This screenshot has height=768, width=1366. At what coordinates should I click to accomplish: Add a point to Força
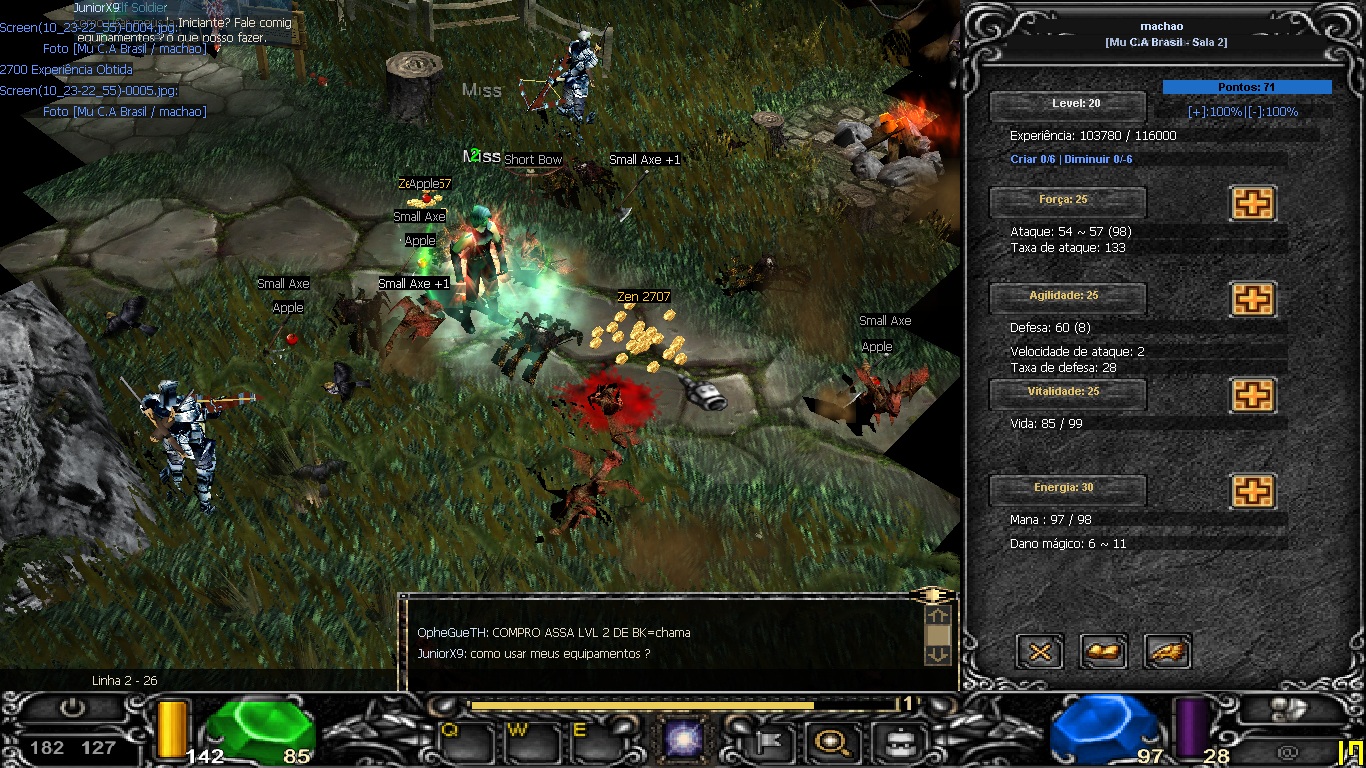click(x=1252, y=203)
